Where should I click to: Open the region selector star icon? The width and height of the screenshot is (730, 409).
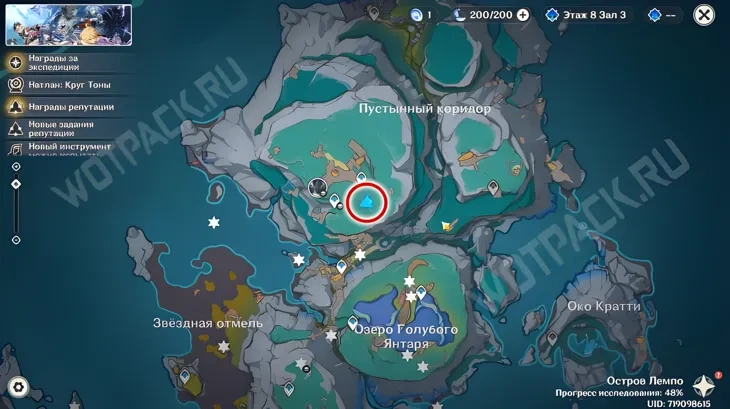tap(705, 386)
